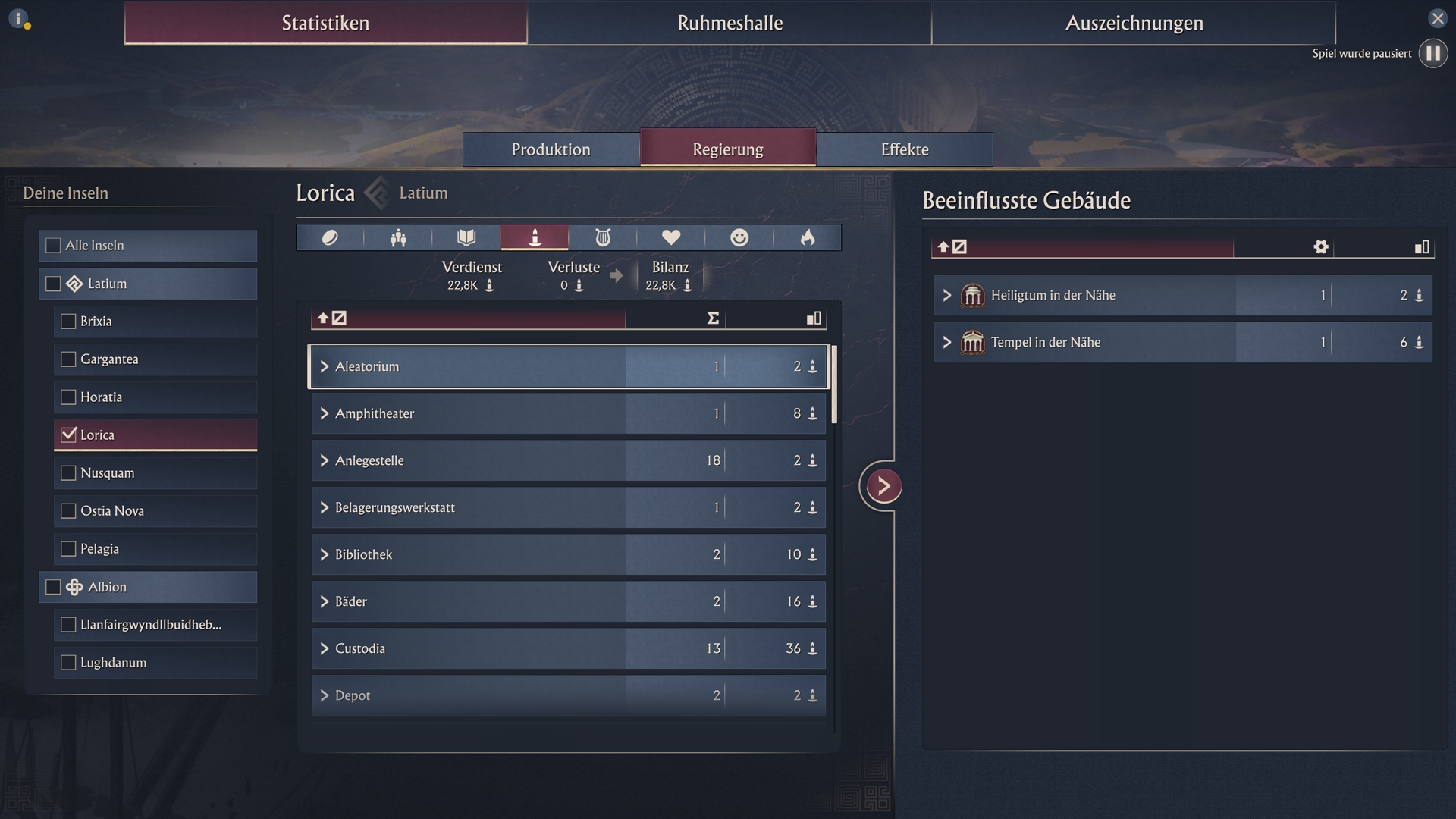Switch to the Ruhmeshalle tab
This screenshot has width=1456, height=819.
730,23
